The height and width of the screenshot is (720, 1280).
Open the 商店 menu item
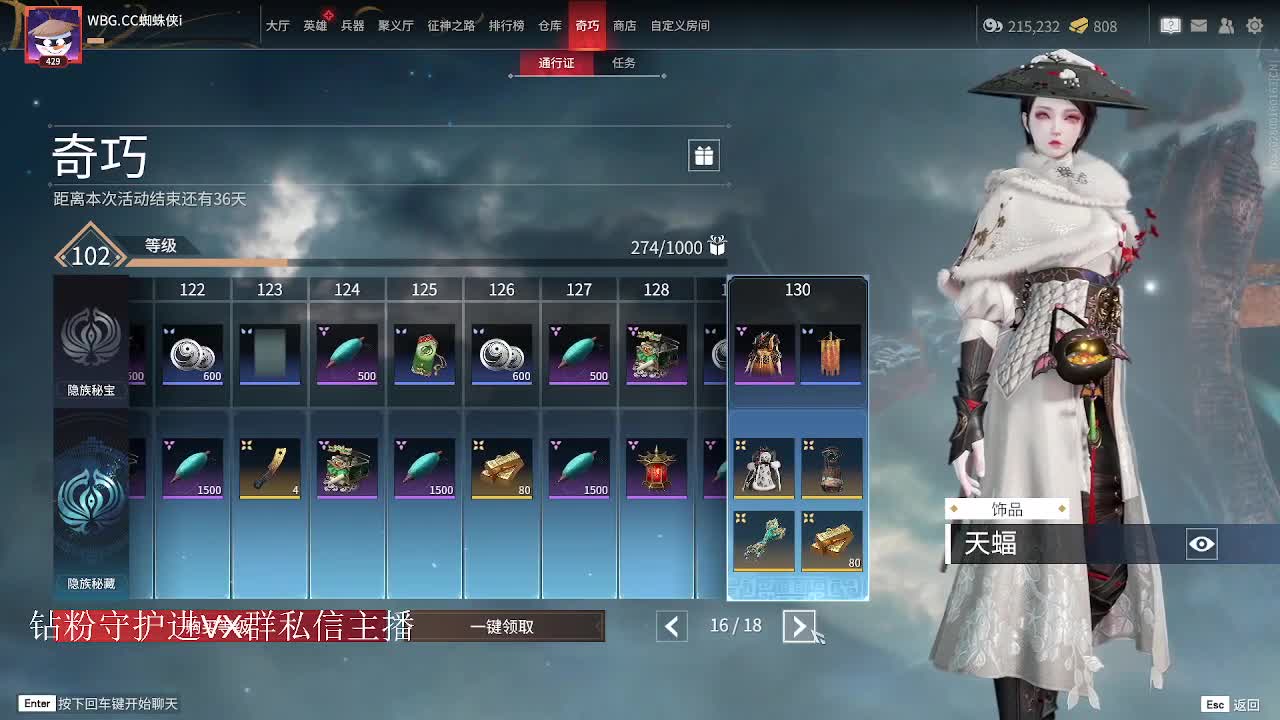tap(624, 26)
